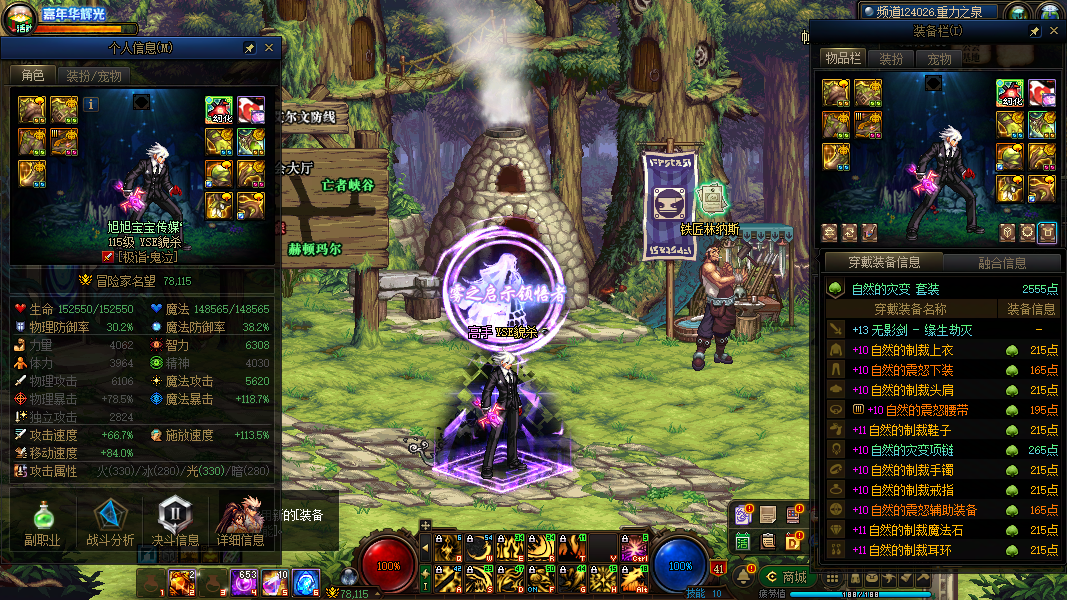
Task: Close the 装备栏 equipment window
Action: coord(1053,32)
